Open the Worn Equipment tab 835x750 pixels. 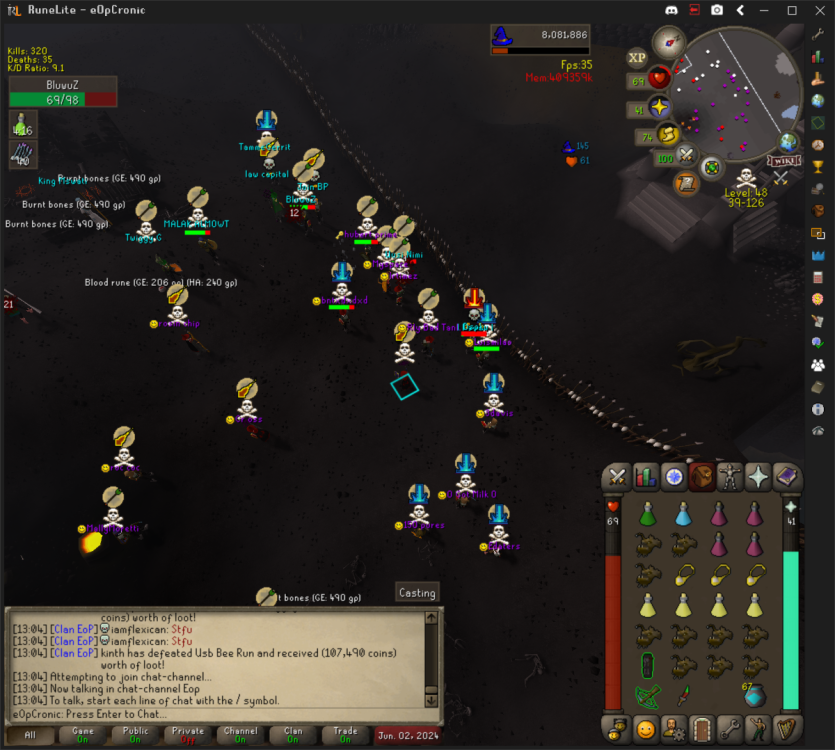click(x=730, y=478)
